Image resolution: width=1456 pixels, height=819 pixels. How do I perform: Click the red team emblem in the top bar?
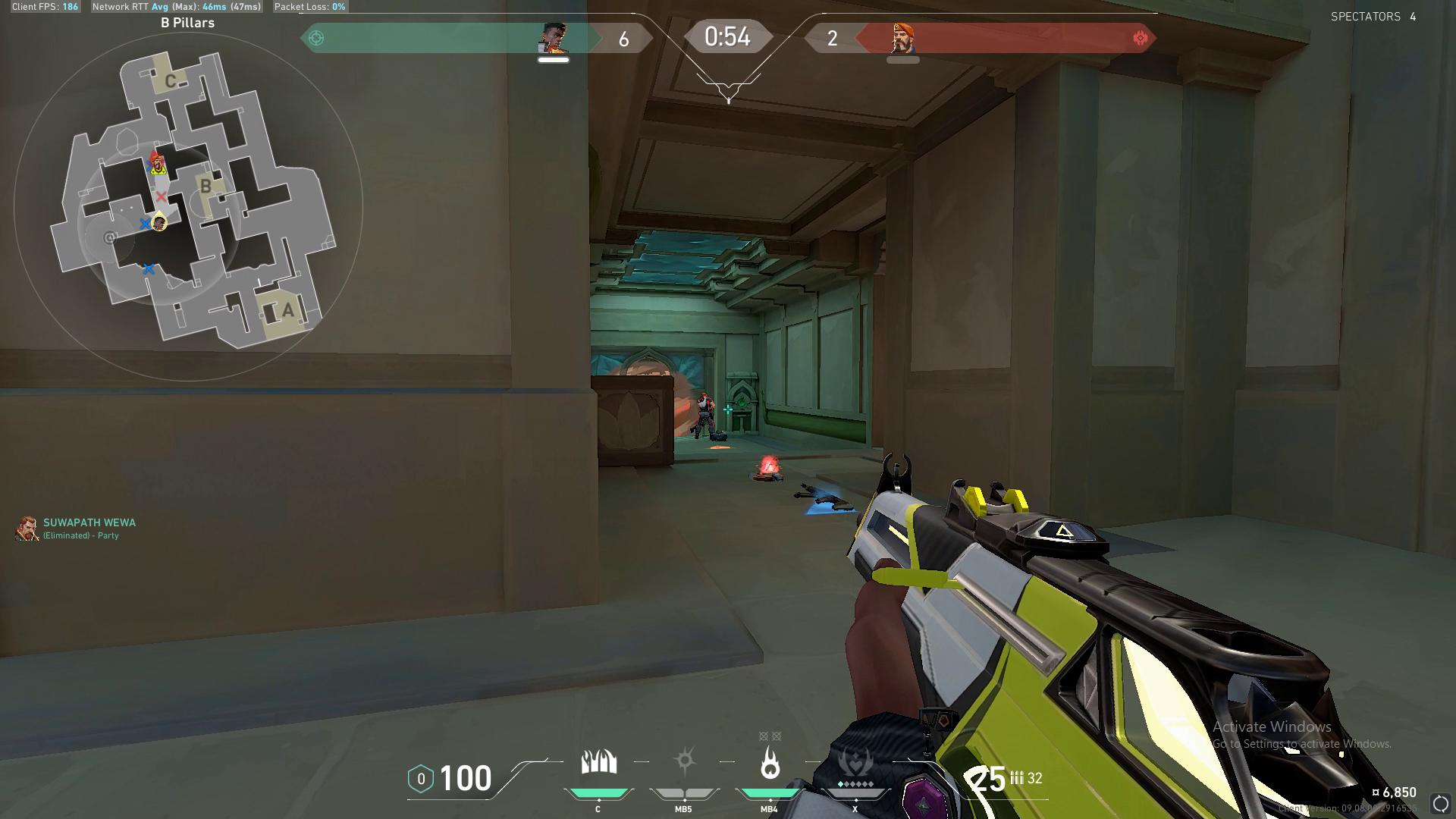pos(1140,38)
